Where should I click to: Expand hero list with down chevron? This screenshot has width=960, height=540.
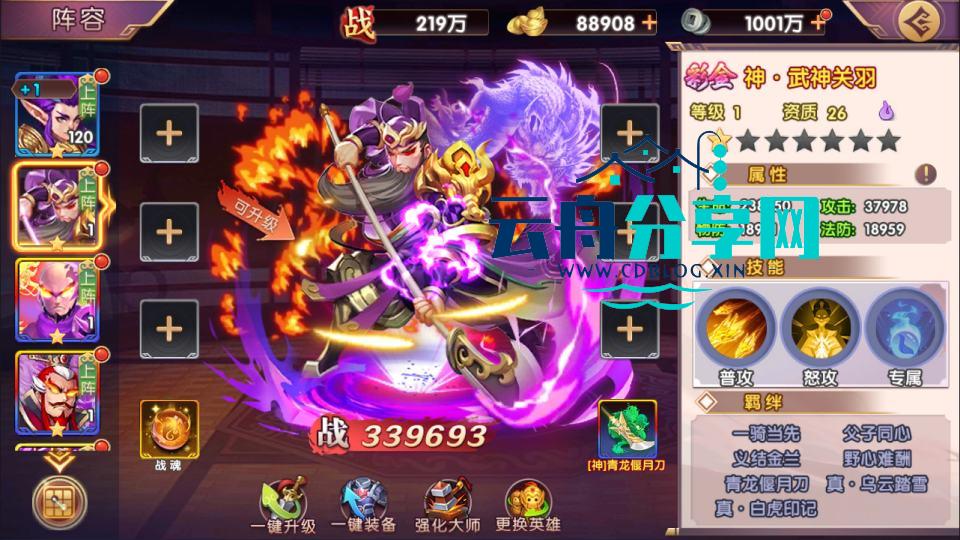pyautogui.click(x=59, y=459)
